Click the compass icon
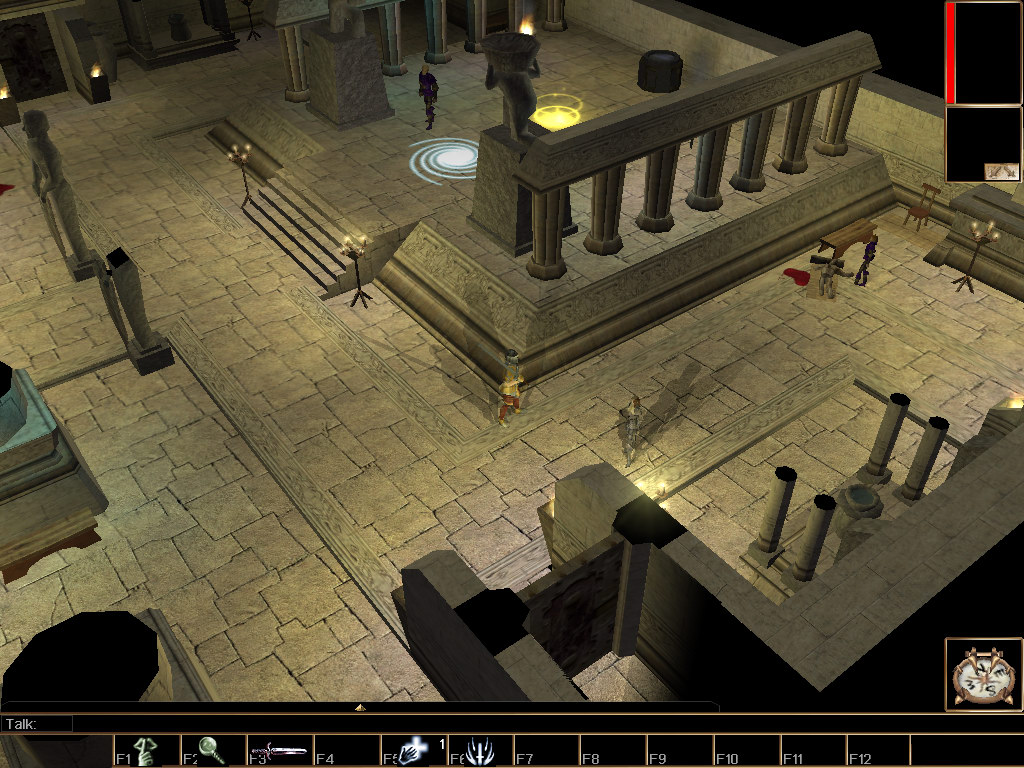Screen dimensions: 1024x768 click(x=984, y=674)
